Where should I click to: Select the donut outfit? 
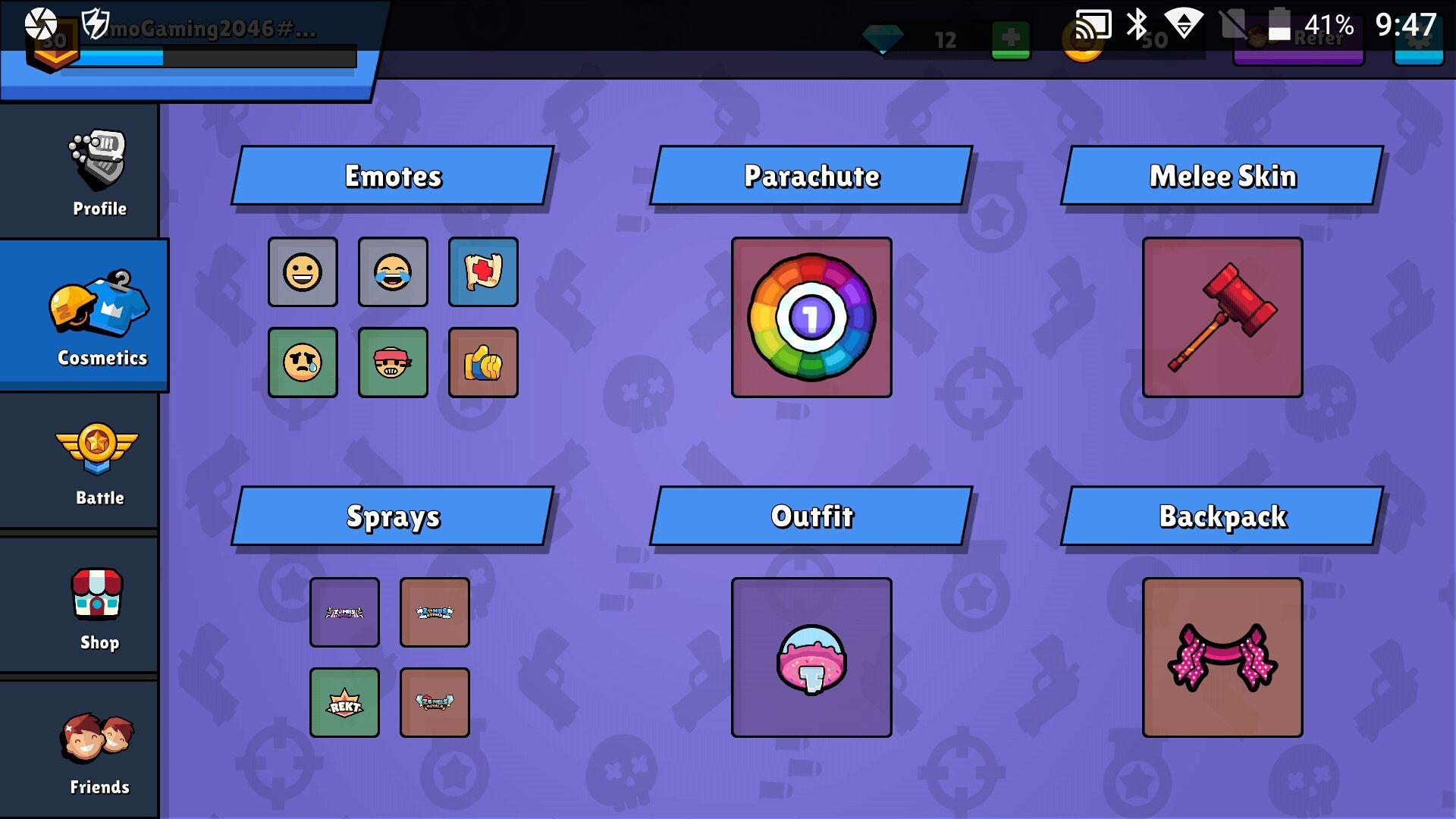tap(811, 657)
